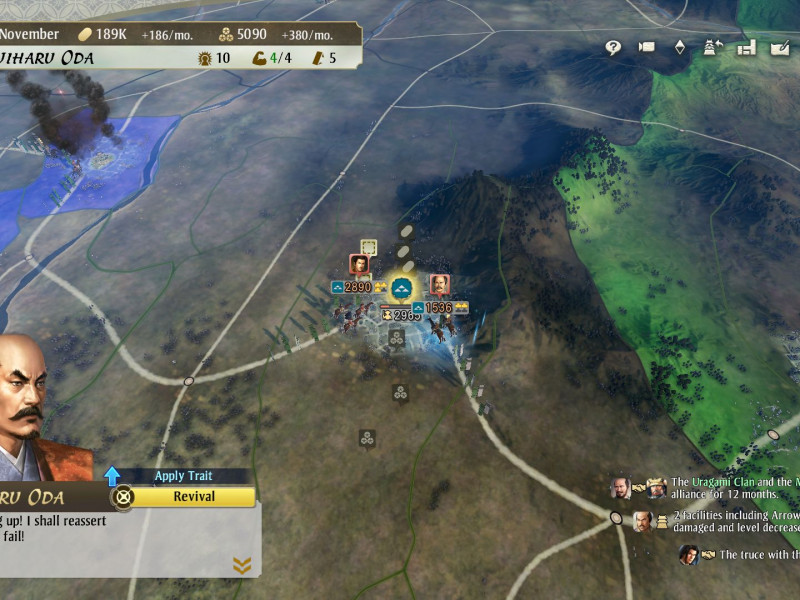The width and height of the screenshot is (800, 600).
Task: Open the help speech-bubble icon
Action: [x=613, y=47]
